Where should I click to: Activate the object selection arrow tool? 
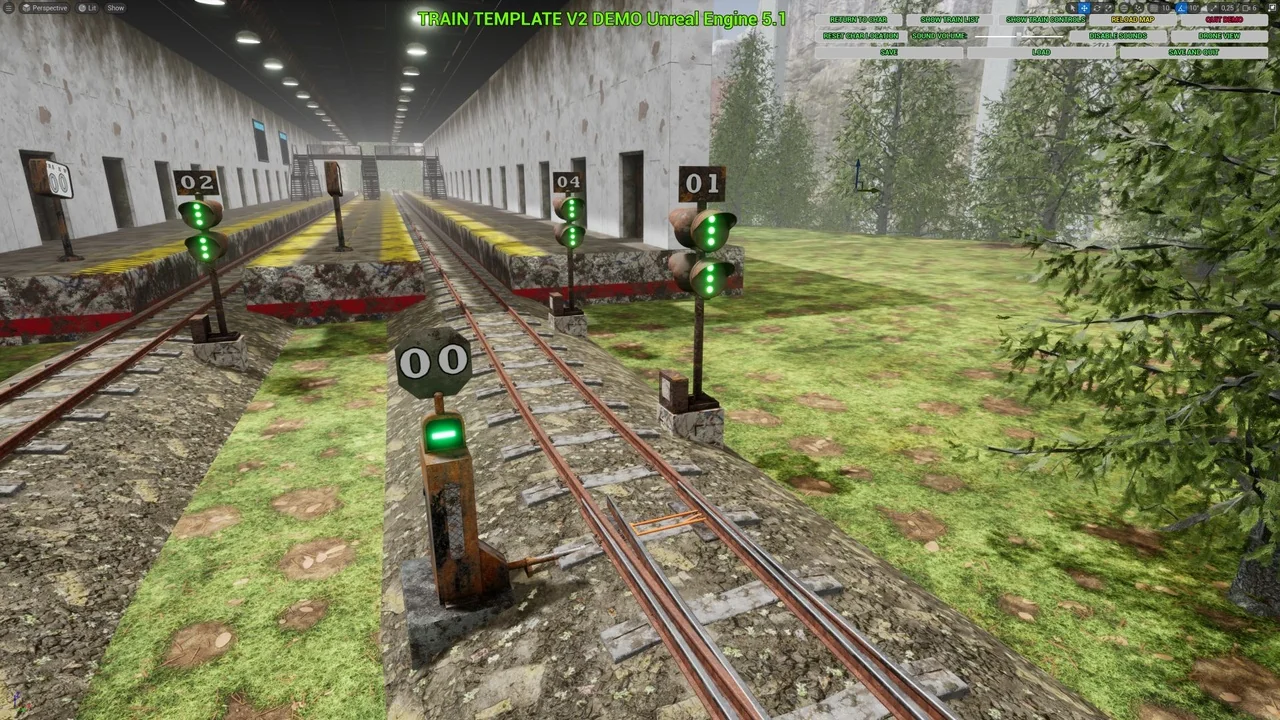click(1073, 7)
